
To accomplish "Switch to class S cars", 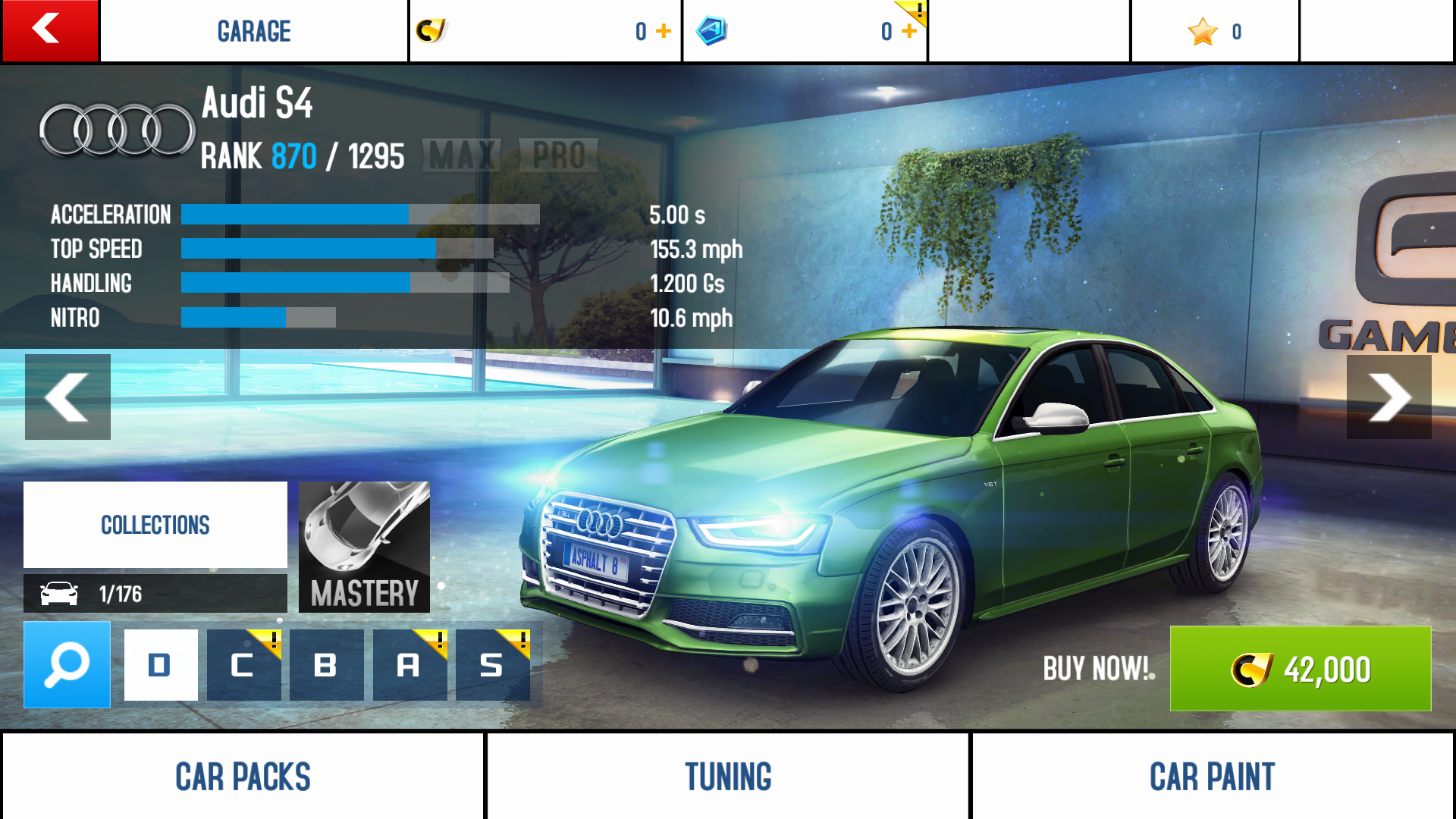I will (x=492, y=665).
